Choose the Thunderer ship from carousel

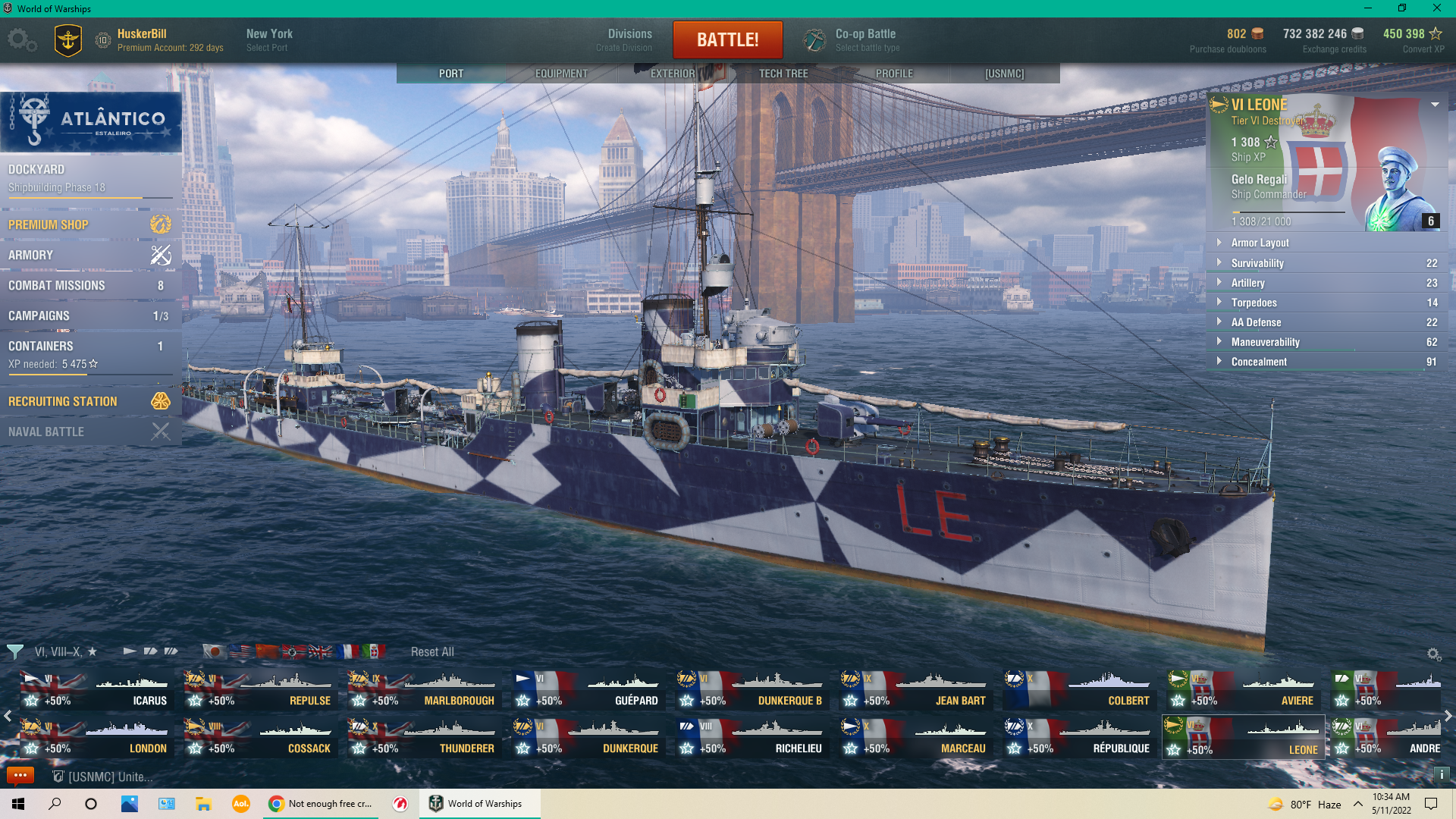pos(422,737)
